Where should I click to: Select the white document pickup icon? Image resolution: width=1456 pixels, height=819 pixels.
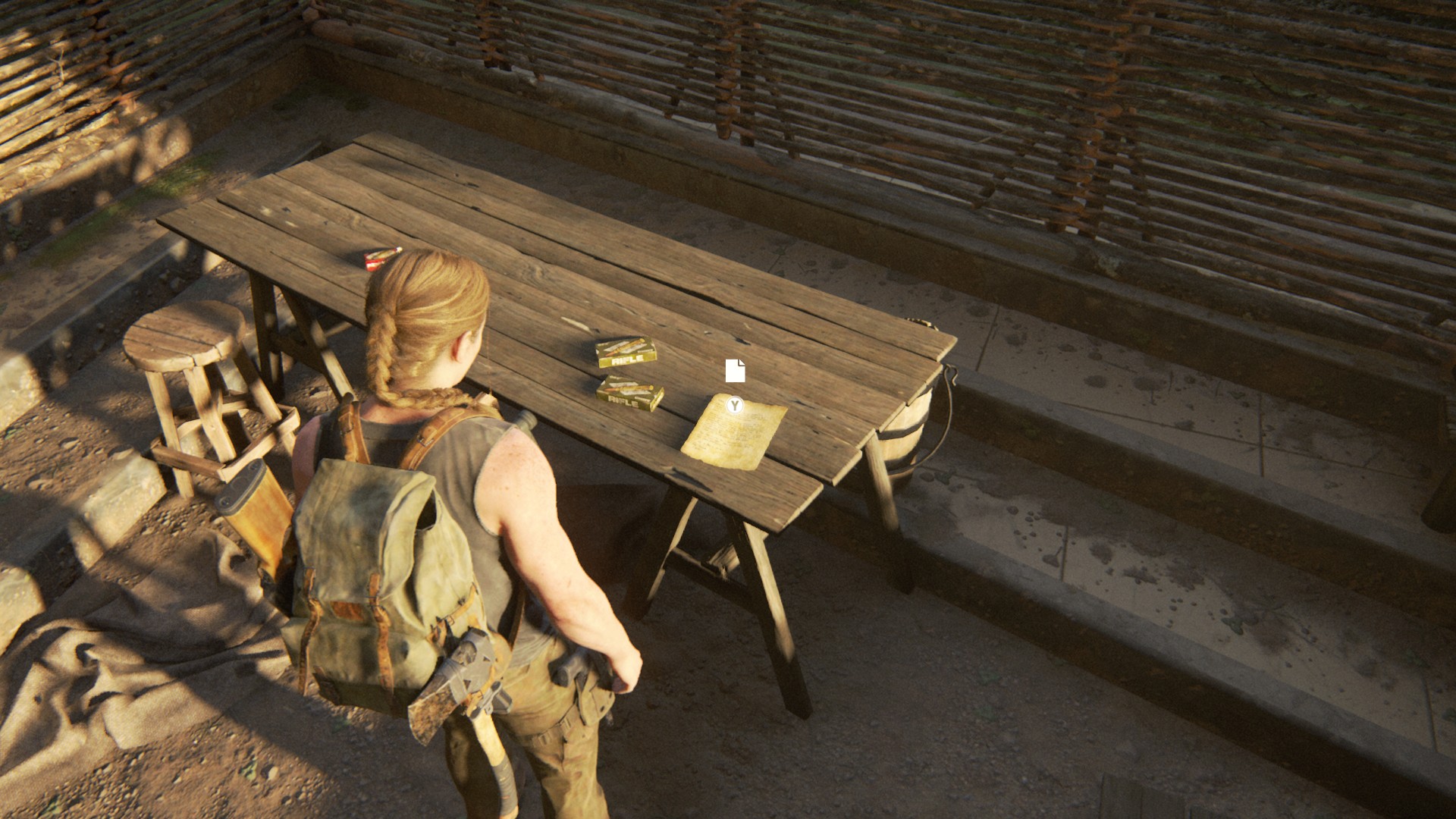(x=735, y=371)
